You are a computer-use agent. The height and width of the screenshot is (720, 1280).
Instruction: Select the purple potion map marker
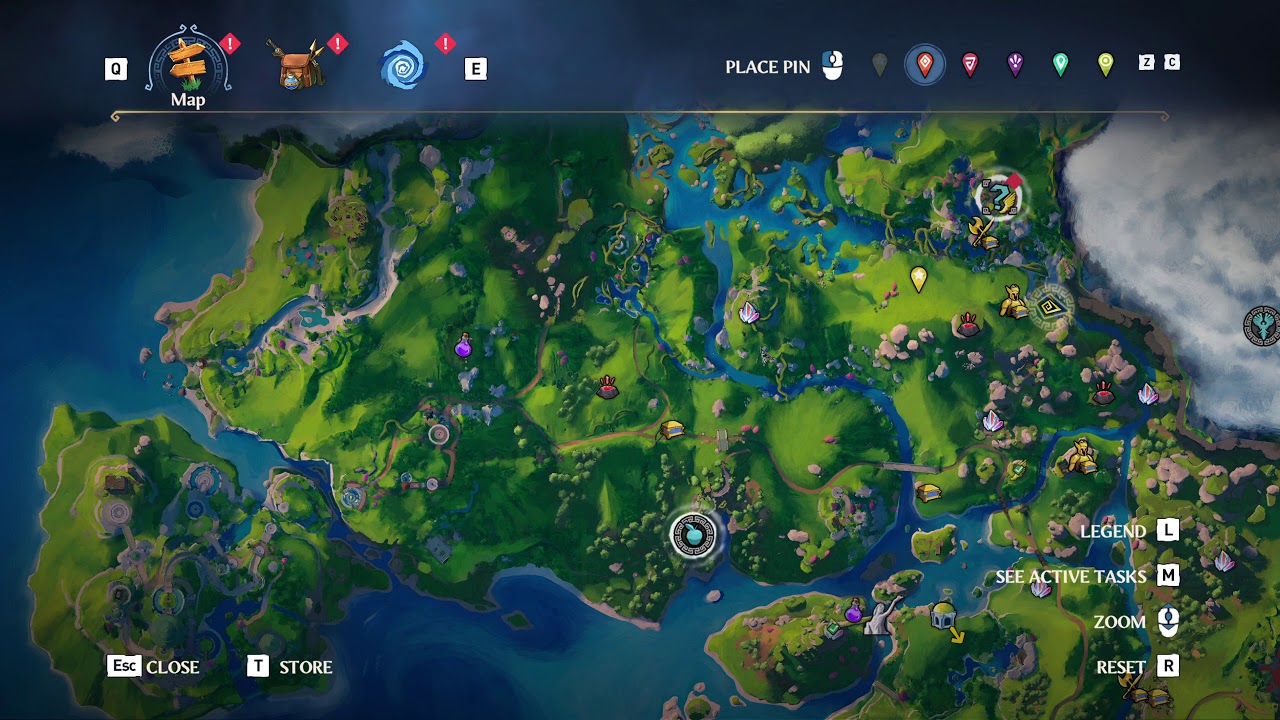pyautogui.click(x=464, y=347)
